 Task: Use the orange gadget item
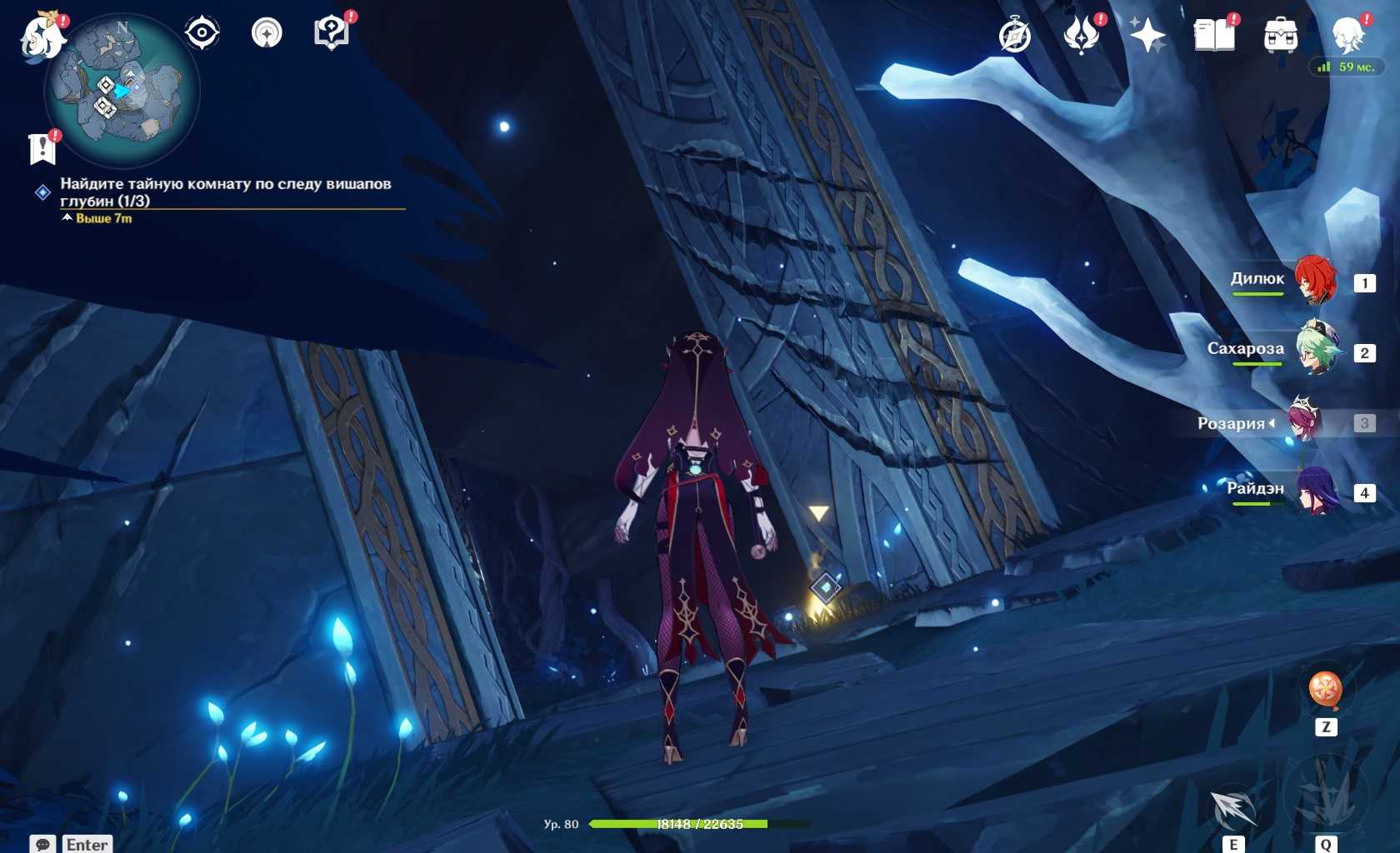[1325, 690]
